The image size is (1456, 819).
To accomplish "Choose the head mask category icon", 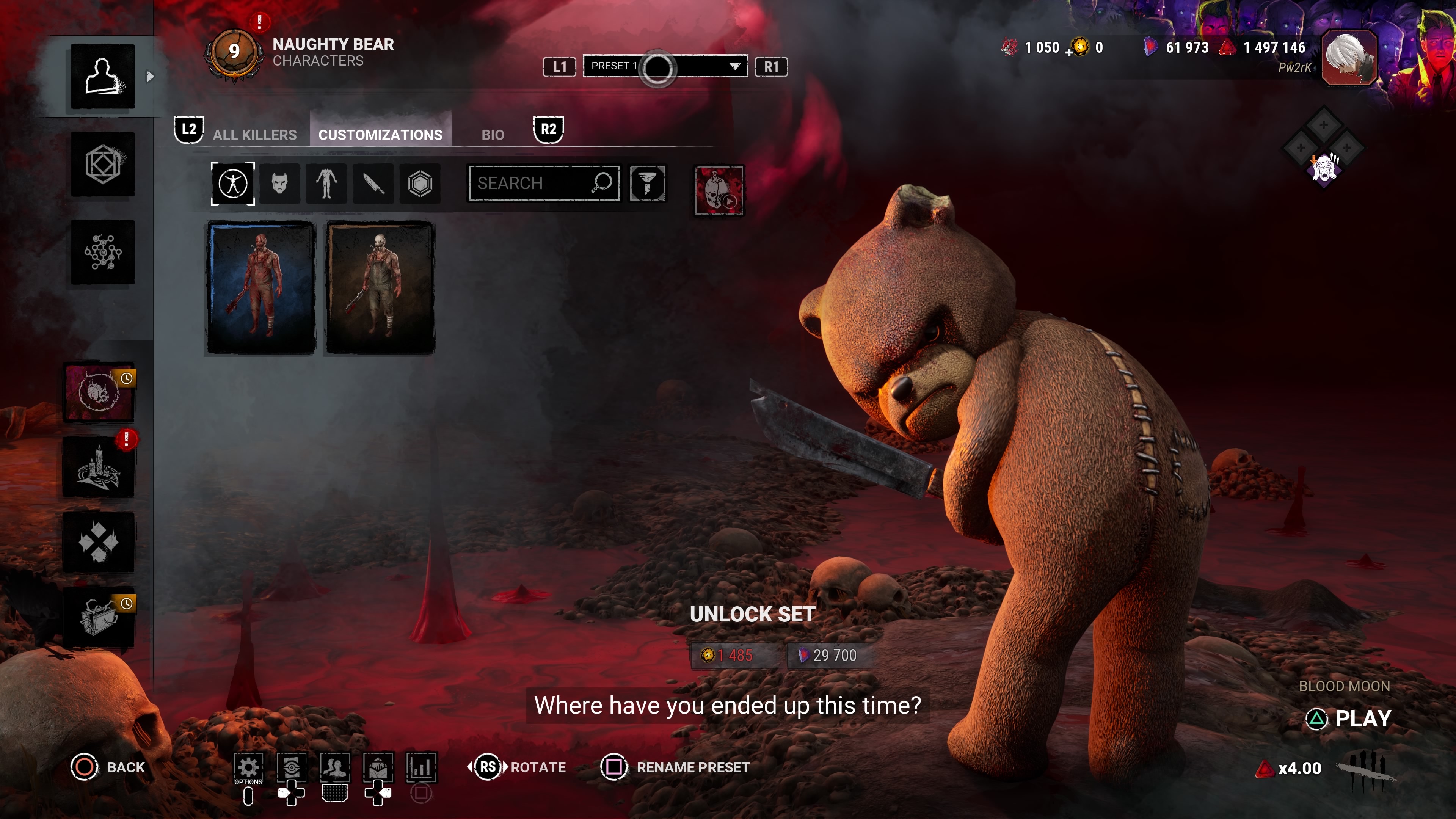I will [x=280, y=183].
